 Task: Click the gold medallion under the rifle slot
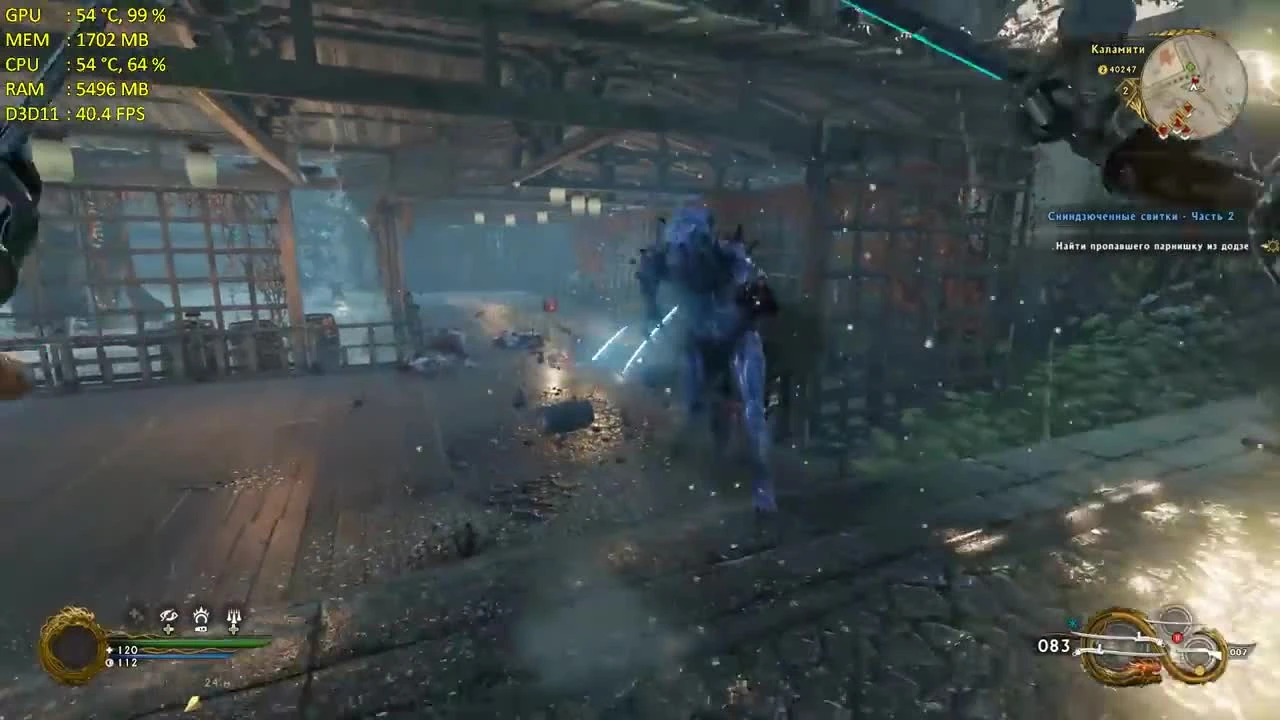(1199, 669)
